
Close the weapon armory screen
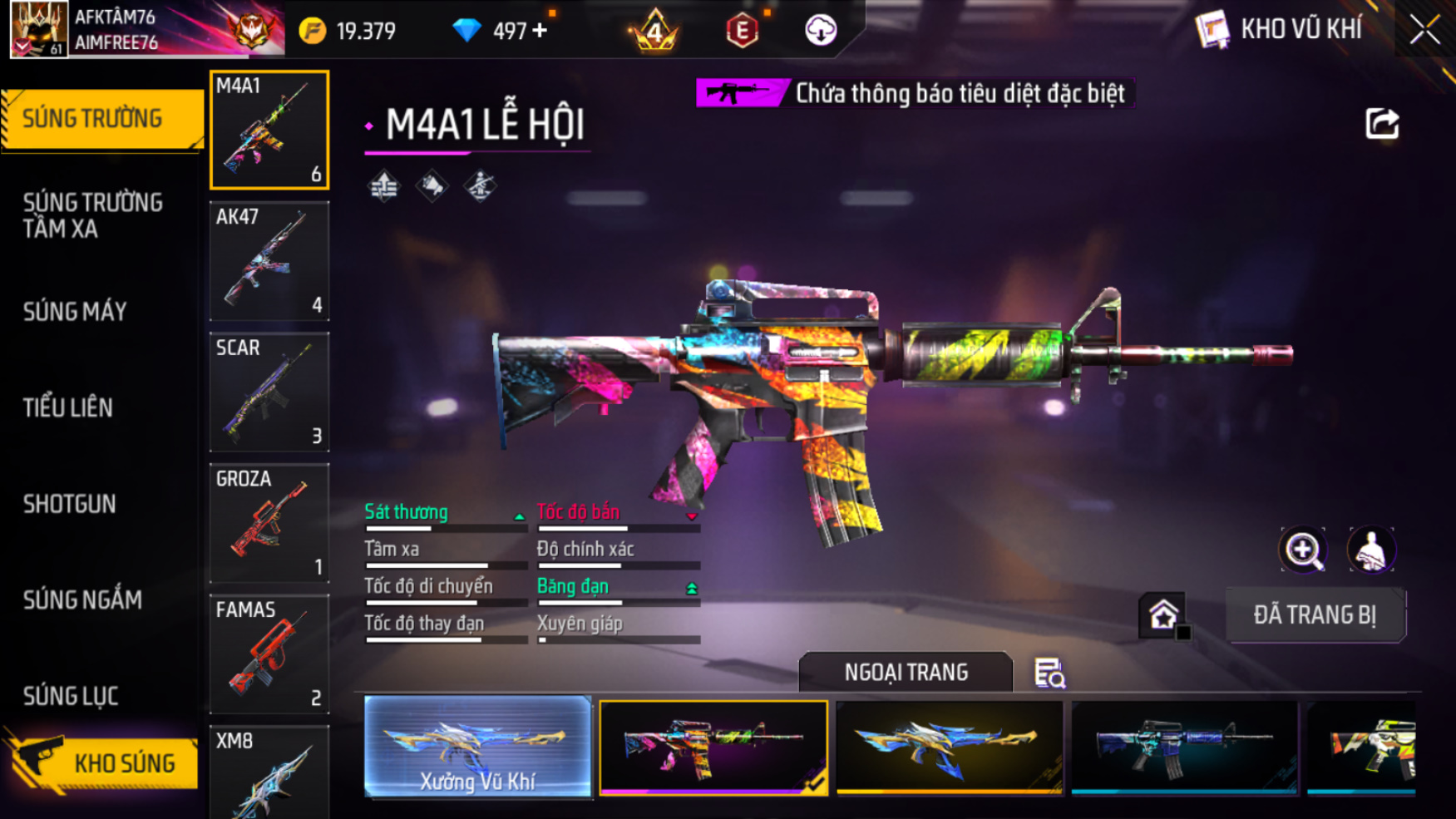coord(1424,30)
